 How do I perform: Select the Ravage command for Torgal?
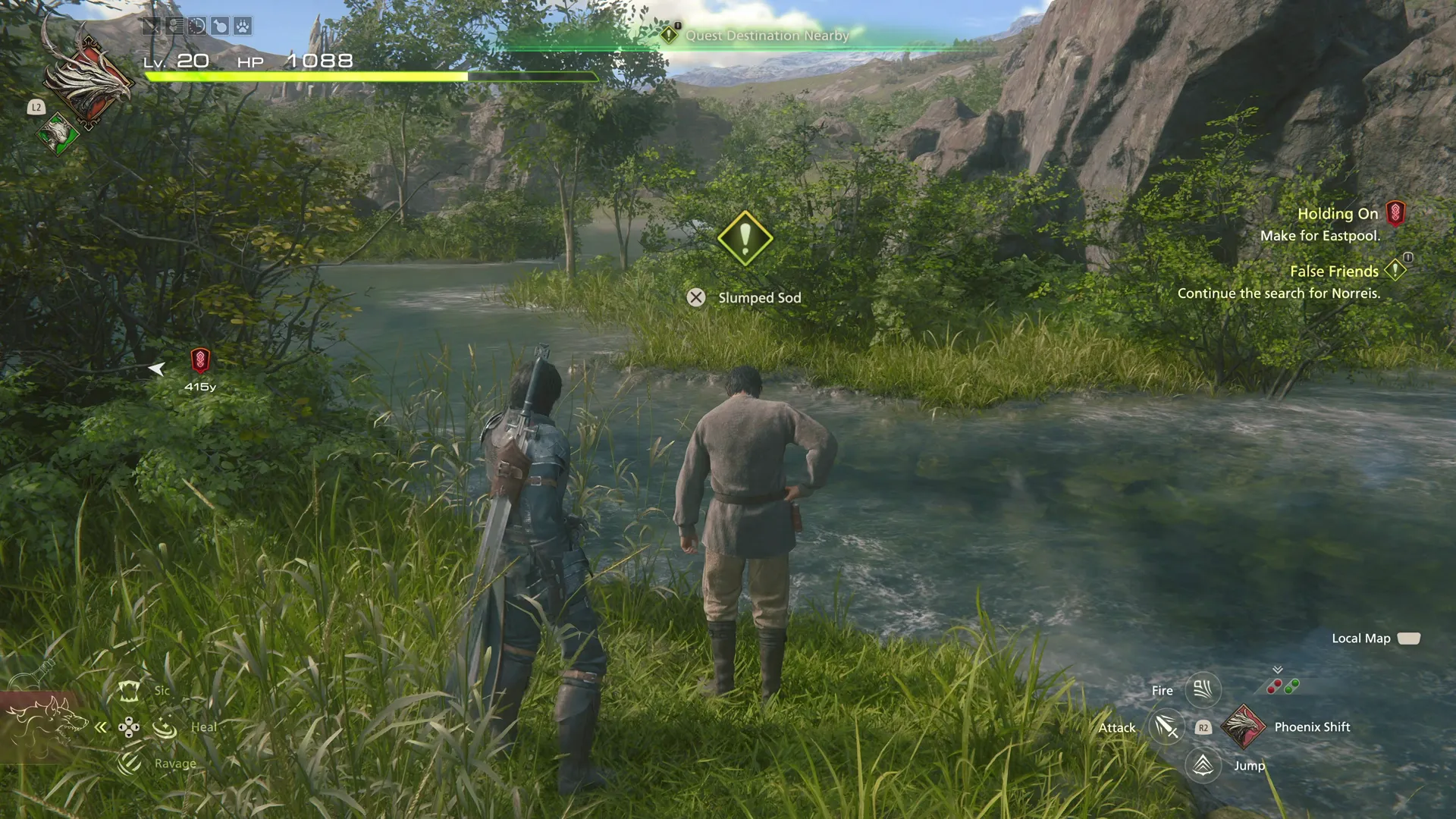click(x=128, y=763)
